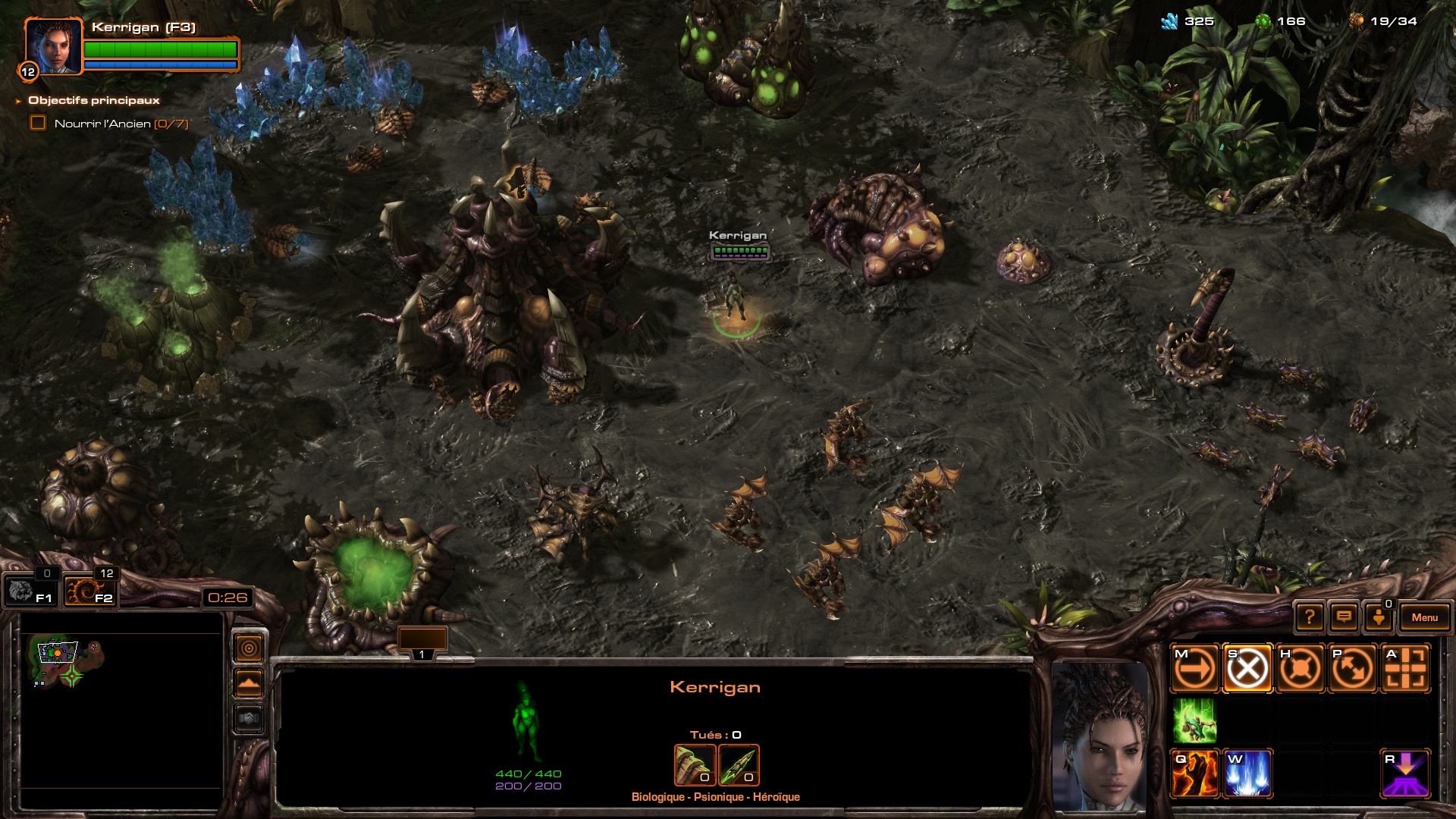Use the blue W ability
This screenshot has height=819, width=1456.
pos(1247,773)
